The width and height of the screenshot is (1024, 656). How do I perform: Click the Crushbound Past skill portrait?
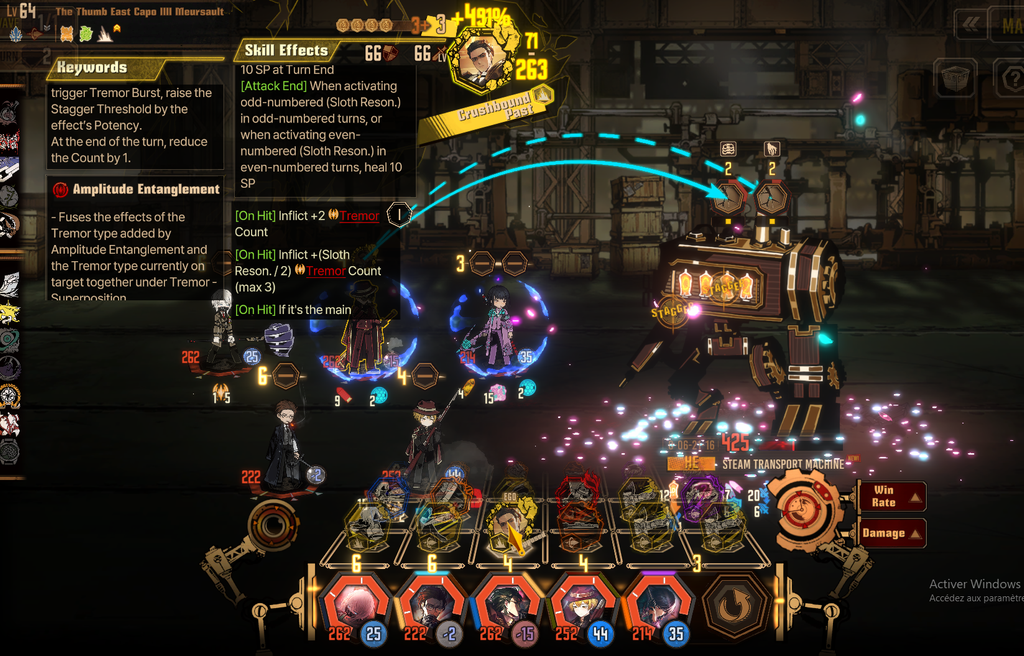click(482, 61)
